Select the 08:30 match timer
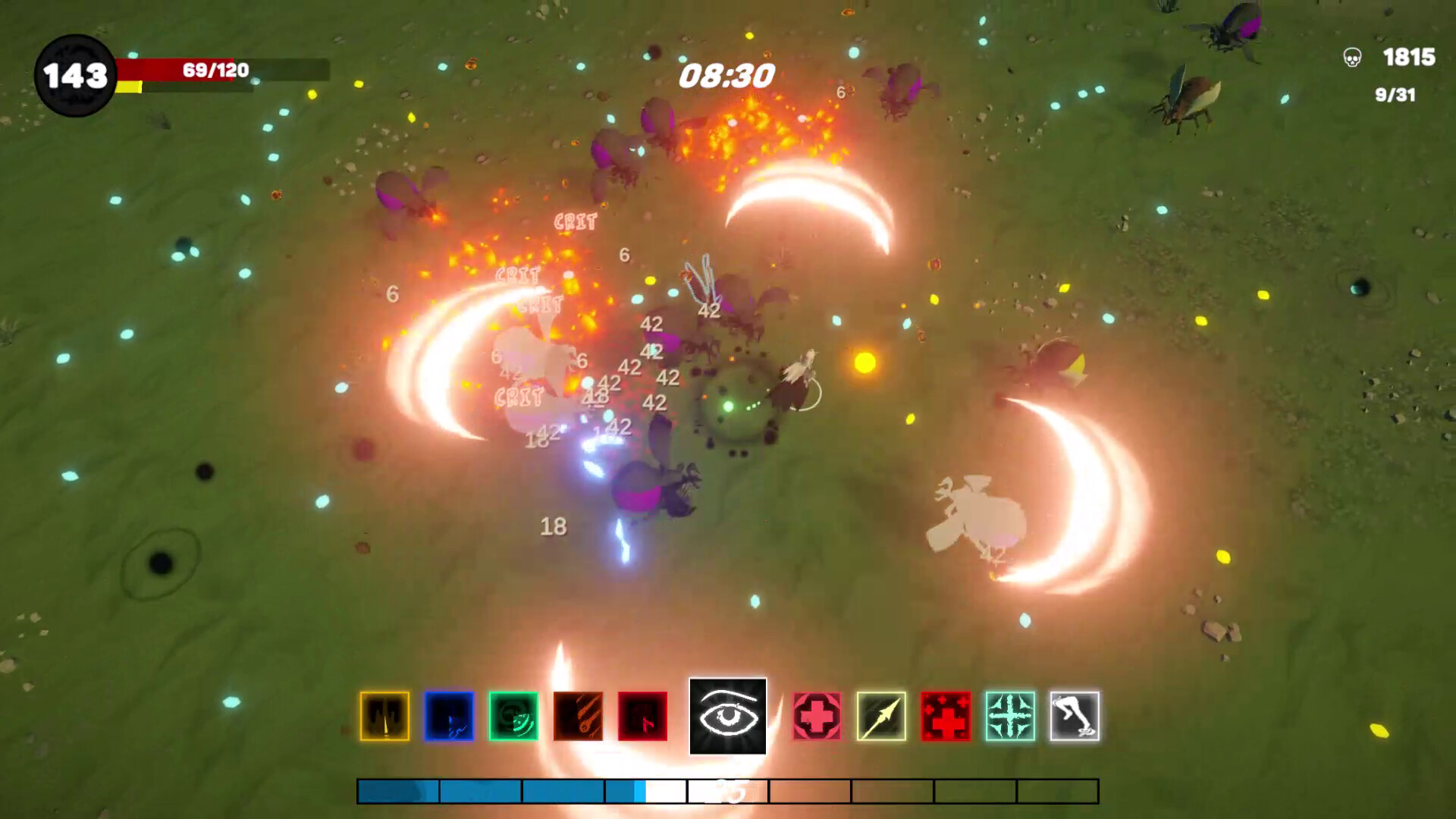1456x819 pixels. [728, 74]
